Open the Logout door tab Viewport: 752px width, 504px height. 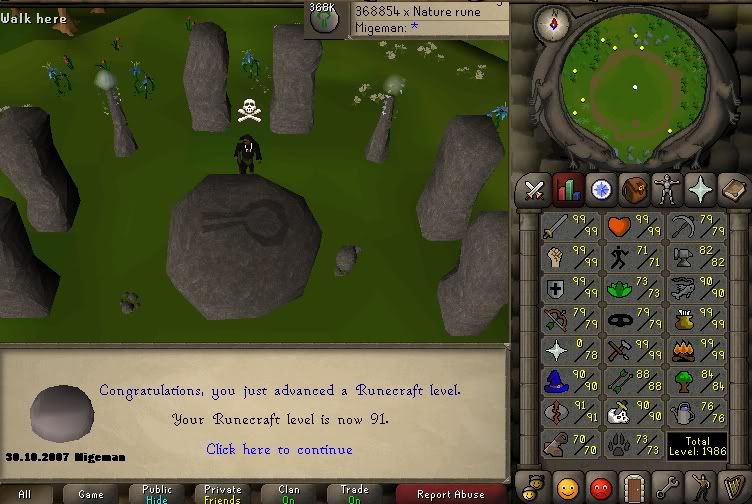[633, 489]
